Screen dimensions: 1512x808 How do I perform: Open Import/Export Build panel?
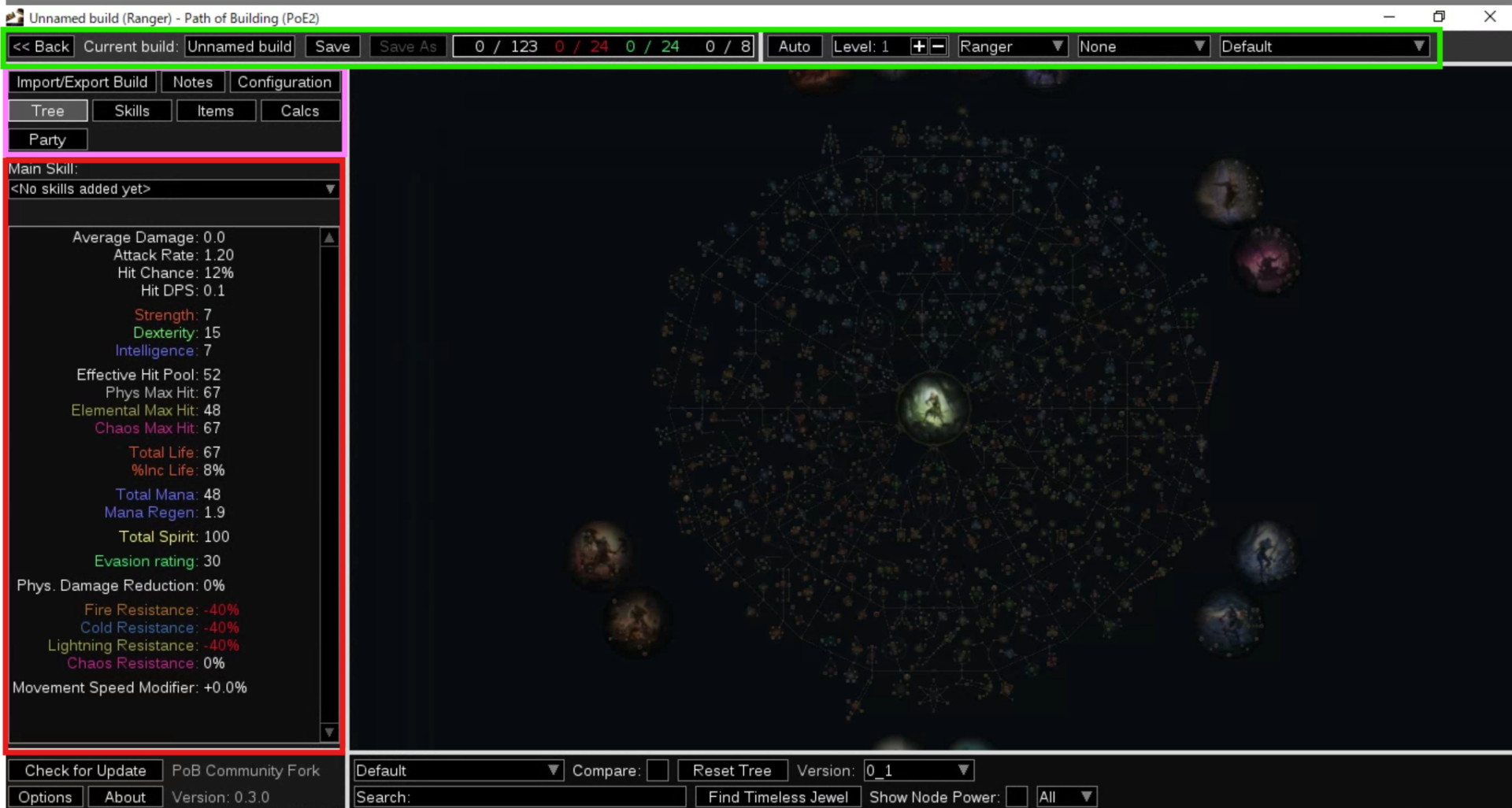click(x=82, y=82)
